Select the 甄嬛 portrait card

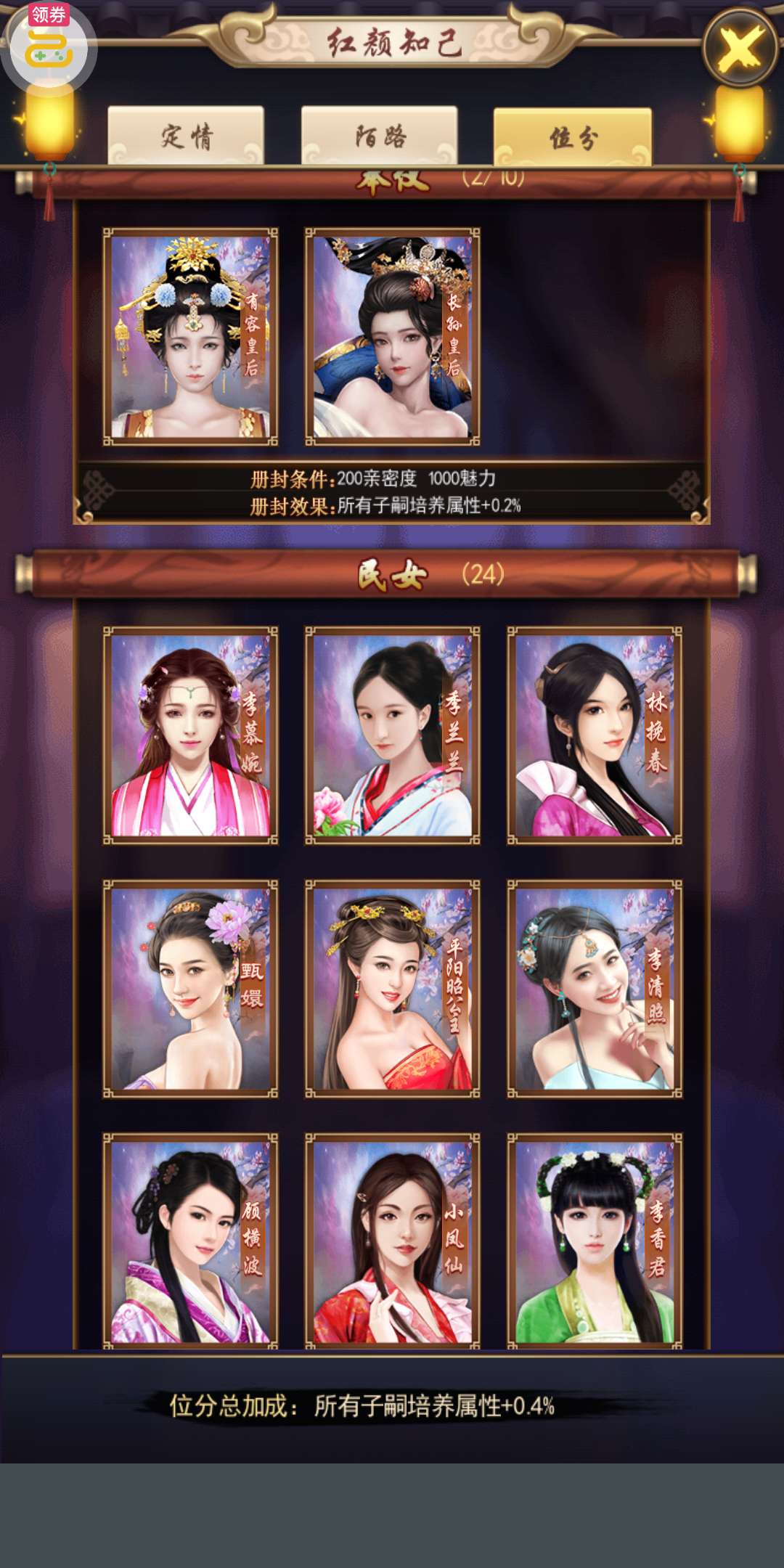(x=190, y=988)
